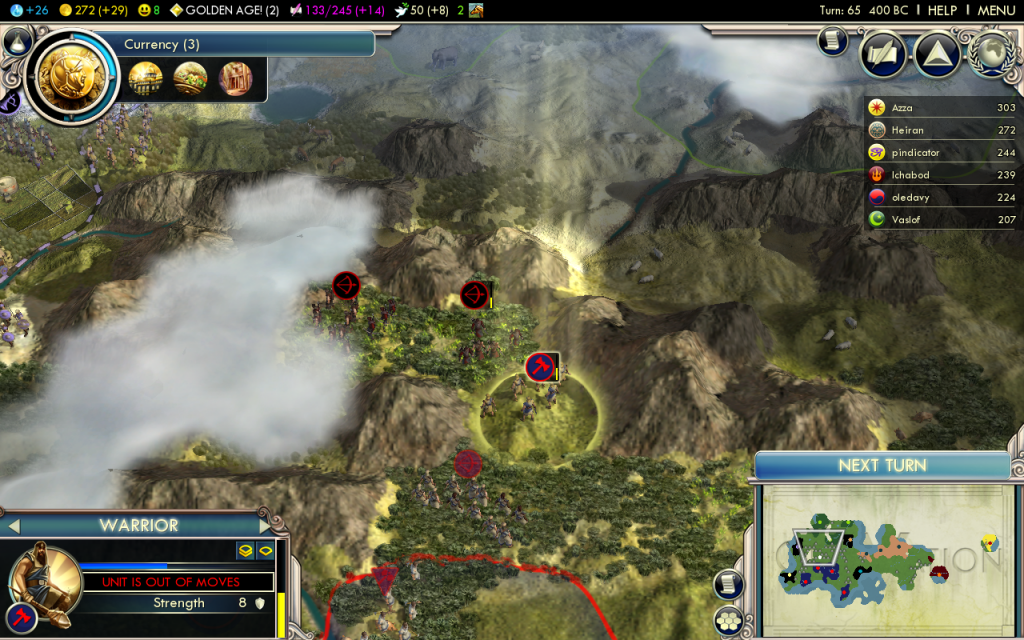Click the Next Turn button

click(x=882, y=466)
